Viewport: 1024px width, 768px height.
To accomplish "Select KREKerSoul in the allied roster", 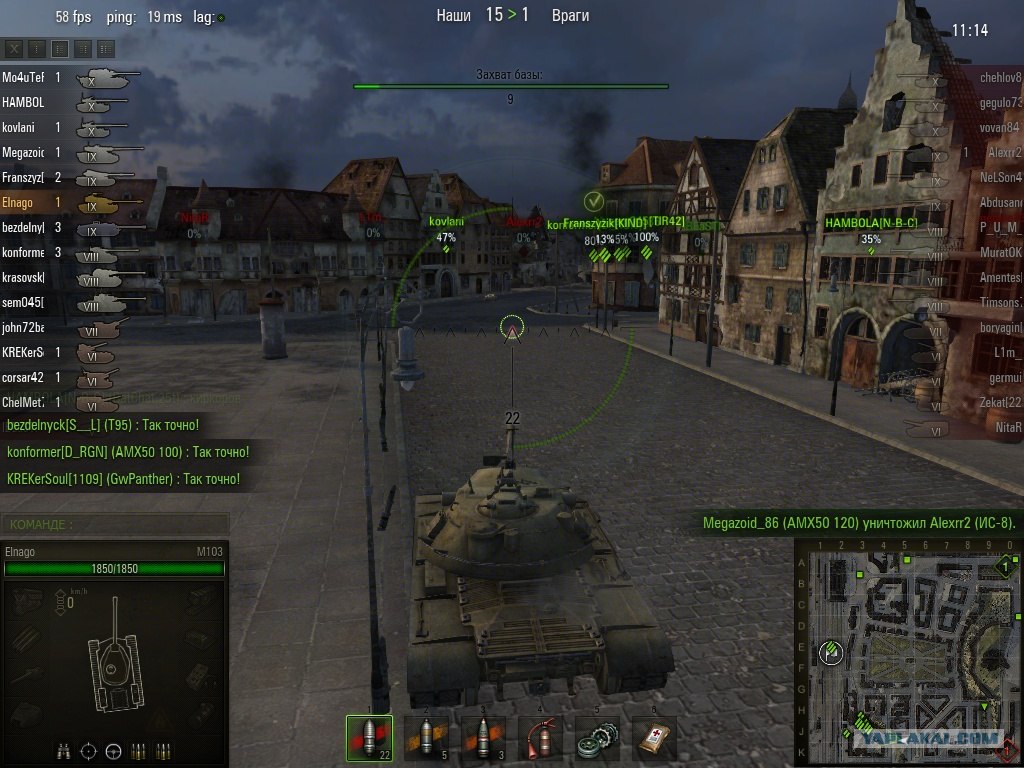I will 24,352.
